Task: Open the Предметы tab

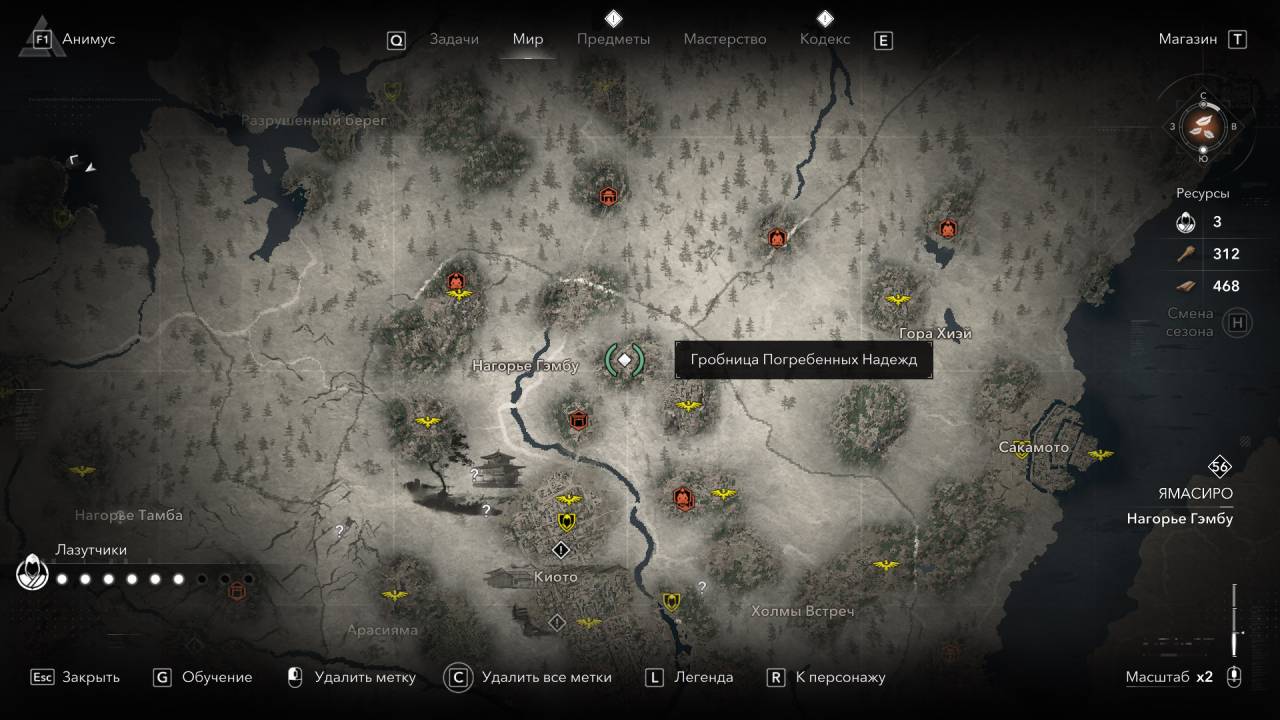Action: 613,39
